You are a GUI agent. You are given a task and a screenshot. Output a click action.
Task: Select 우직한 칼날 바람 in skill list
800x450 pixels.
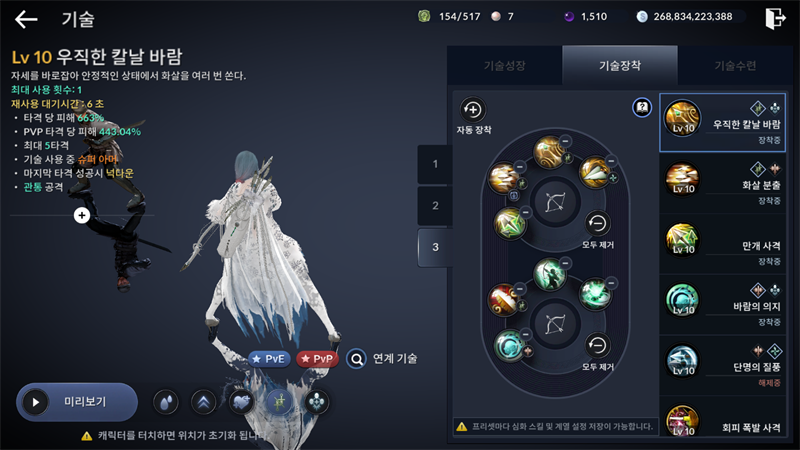723,124
